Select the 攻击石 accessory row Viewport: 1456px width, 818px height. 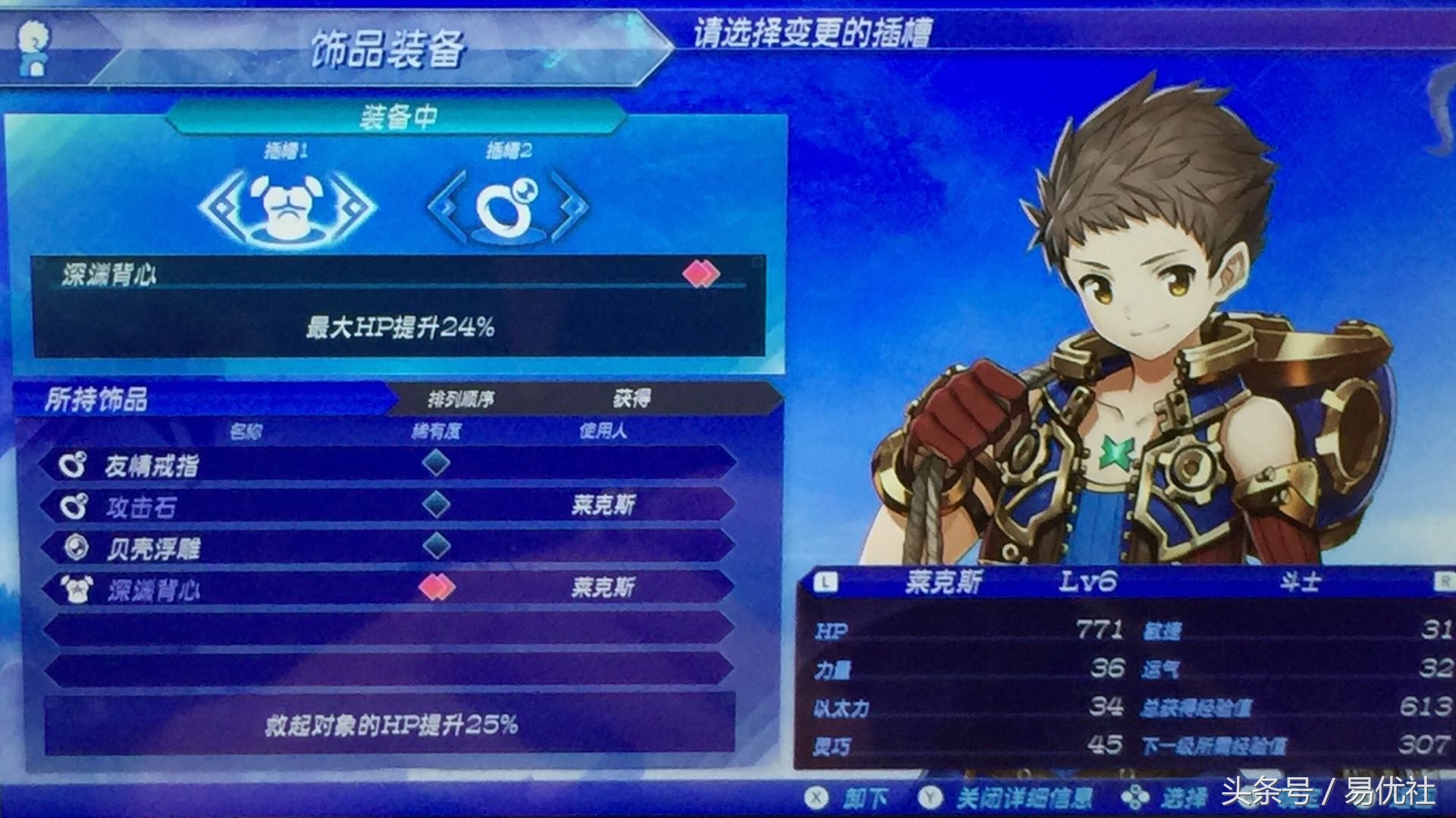coord(387,506)
